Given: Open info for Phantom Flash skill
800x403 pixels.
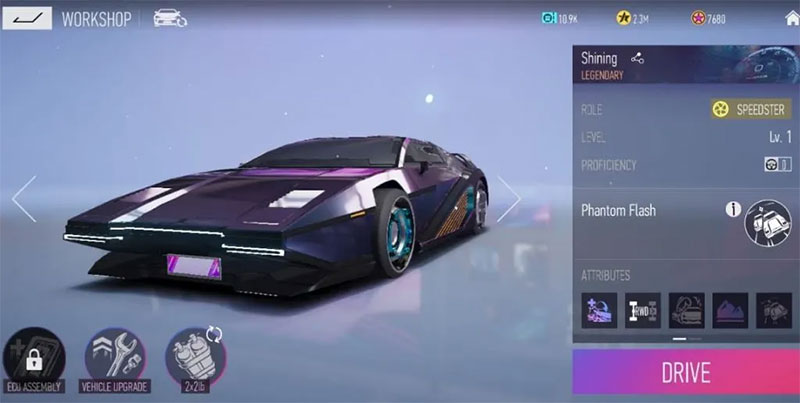Looking at the screenshot, I should click(x=733, y=210).
